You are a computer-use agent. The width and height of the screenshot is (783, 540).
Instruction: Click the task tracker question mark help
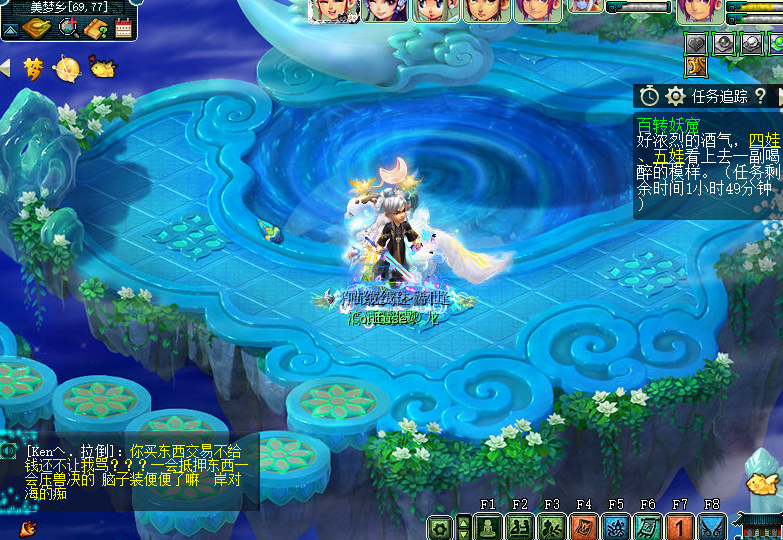761,96
